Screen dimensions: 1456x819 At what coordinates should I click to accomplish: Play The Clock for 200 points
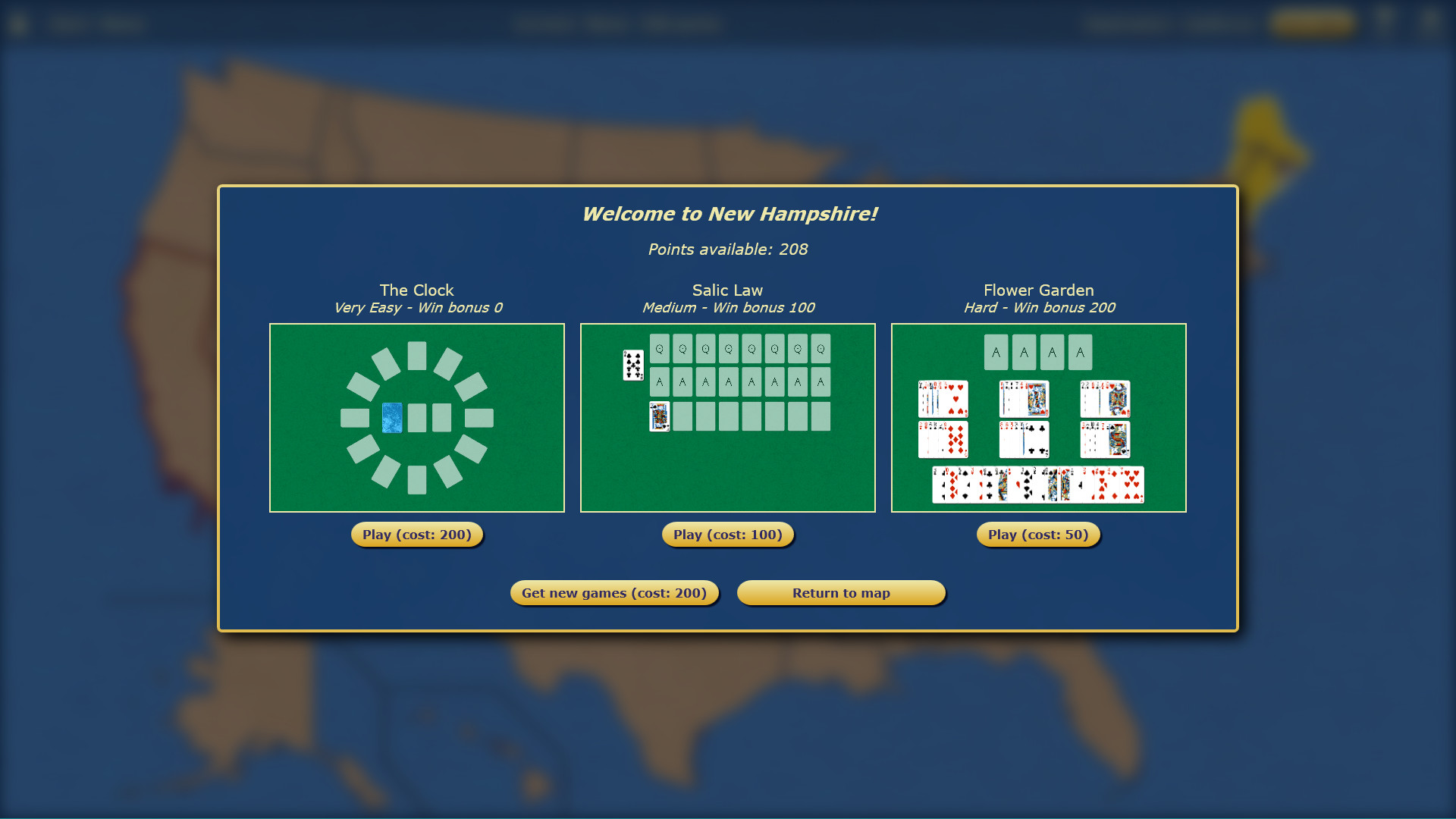[416, 534]
